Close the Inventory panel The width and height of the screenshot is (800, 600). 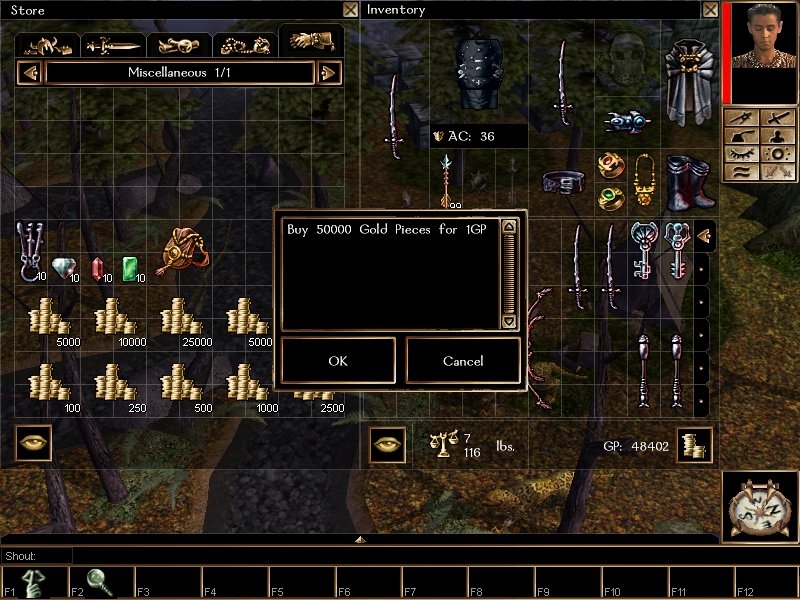709,10
